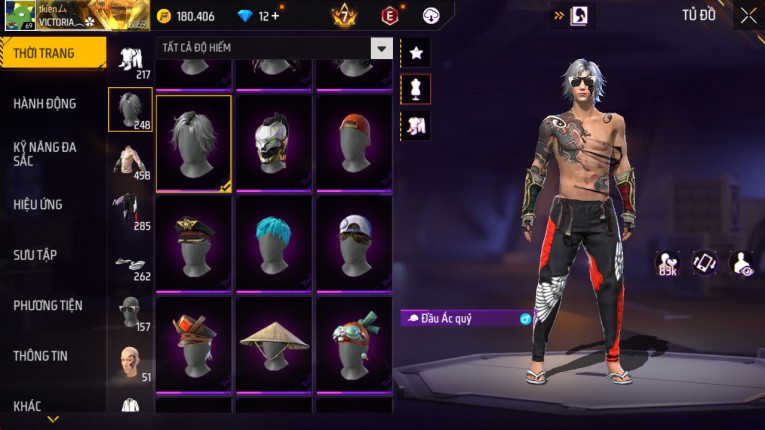Pick the conical straw hat item
This screenshot has height=430, width=765.
[x=273, y=345]
